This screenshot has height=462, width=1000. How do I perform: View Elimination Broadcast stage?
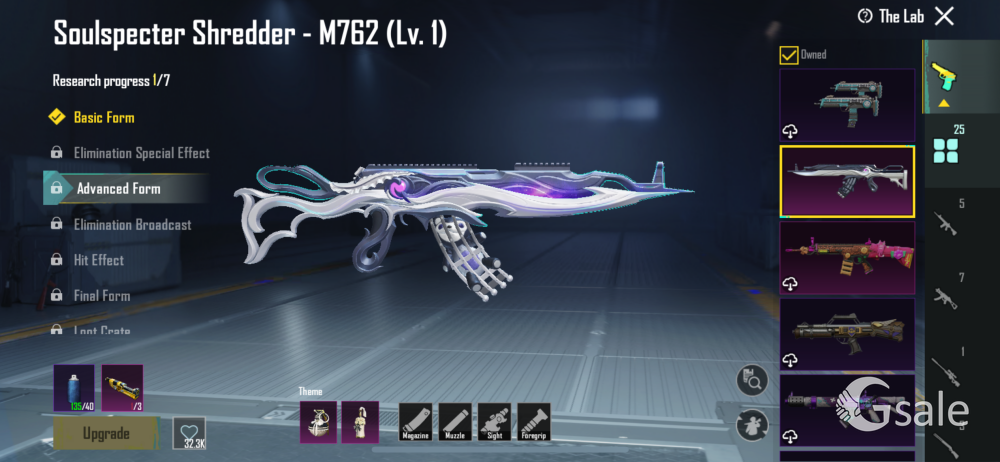(132, 224)
